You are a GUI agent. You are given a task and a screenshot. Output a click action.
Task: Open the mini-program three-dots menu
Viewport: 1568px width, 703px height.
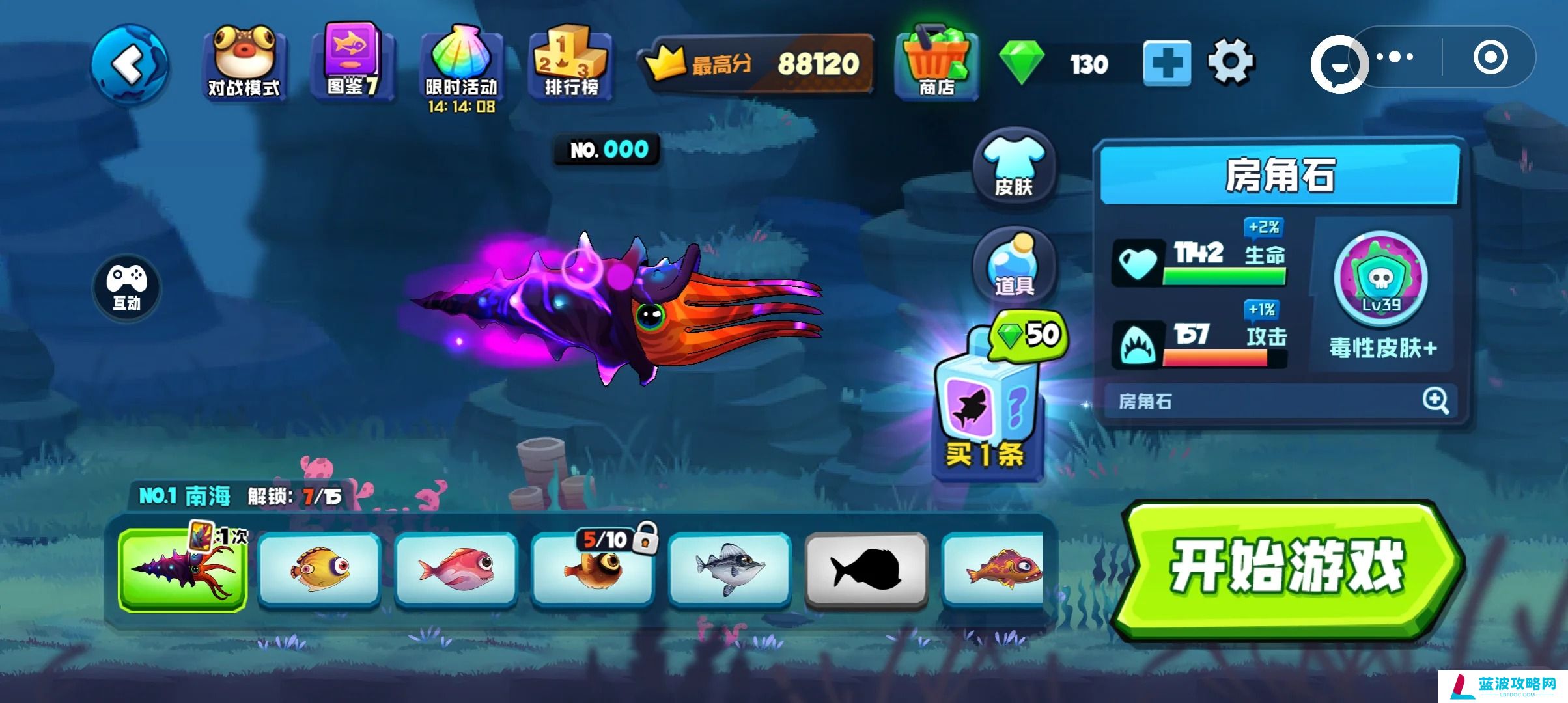click(x=1395, y=57)
